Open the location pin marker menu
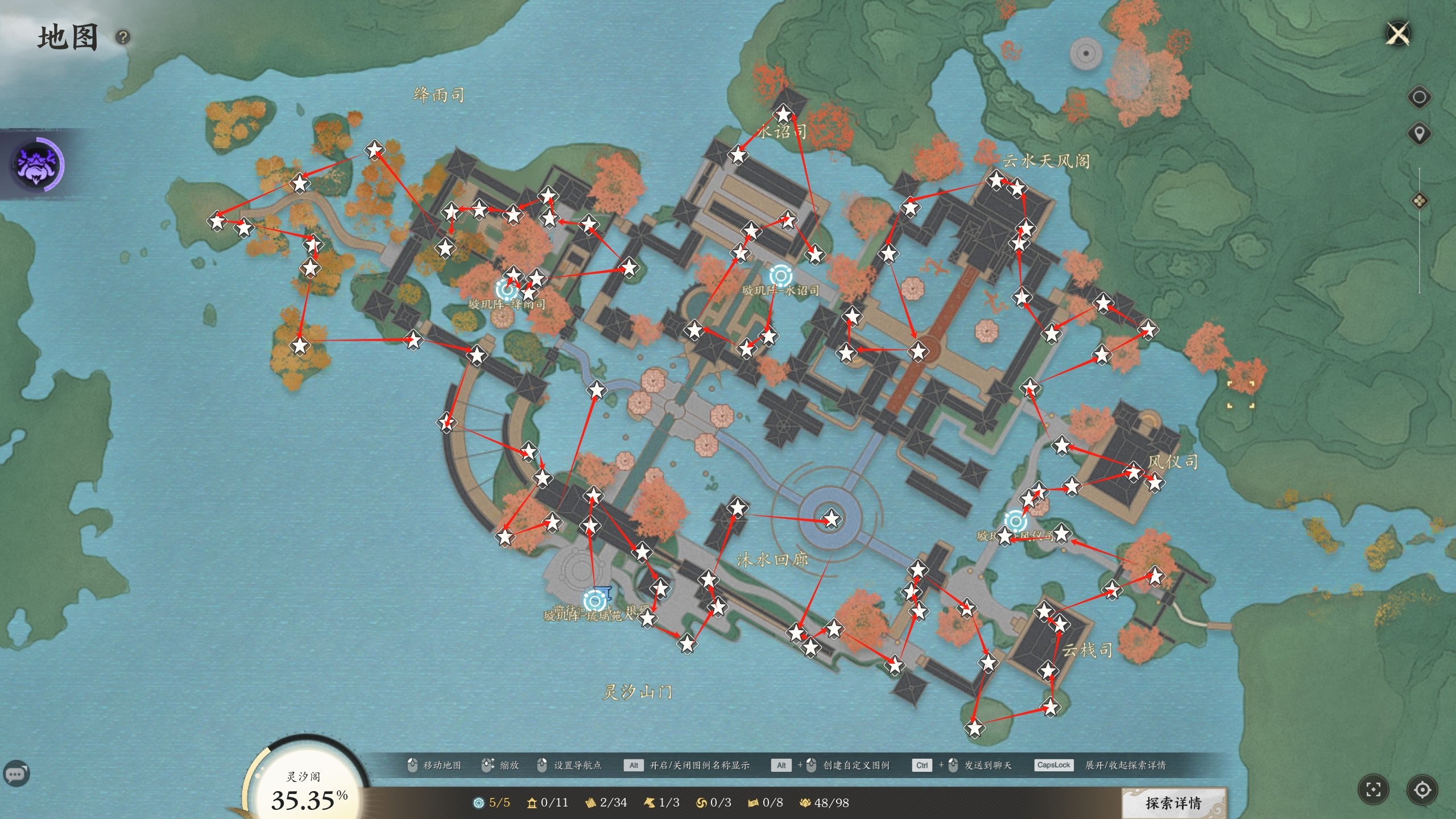Screen dimensions: 1456x819 pyautogui.click(x=1419, y=134)
